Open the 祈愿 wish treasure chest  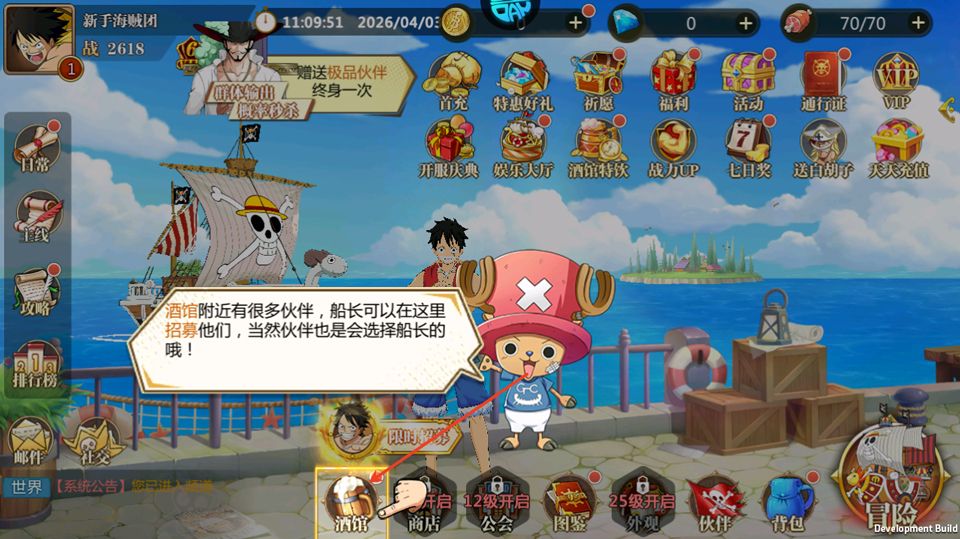(x=598, y=78)
